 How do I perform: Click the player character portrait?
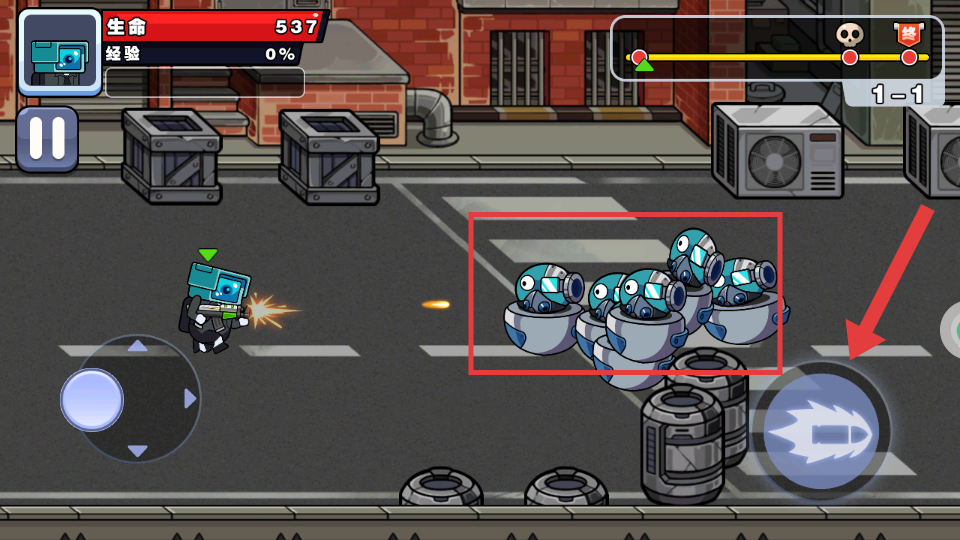pyautogui.click(x=59, y=53)
